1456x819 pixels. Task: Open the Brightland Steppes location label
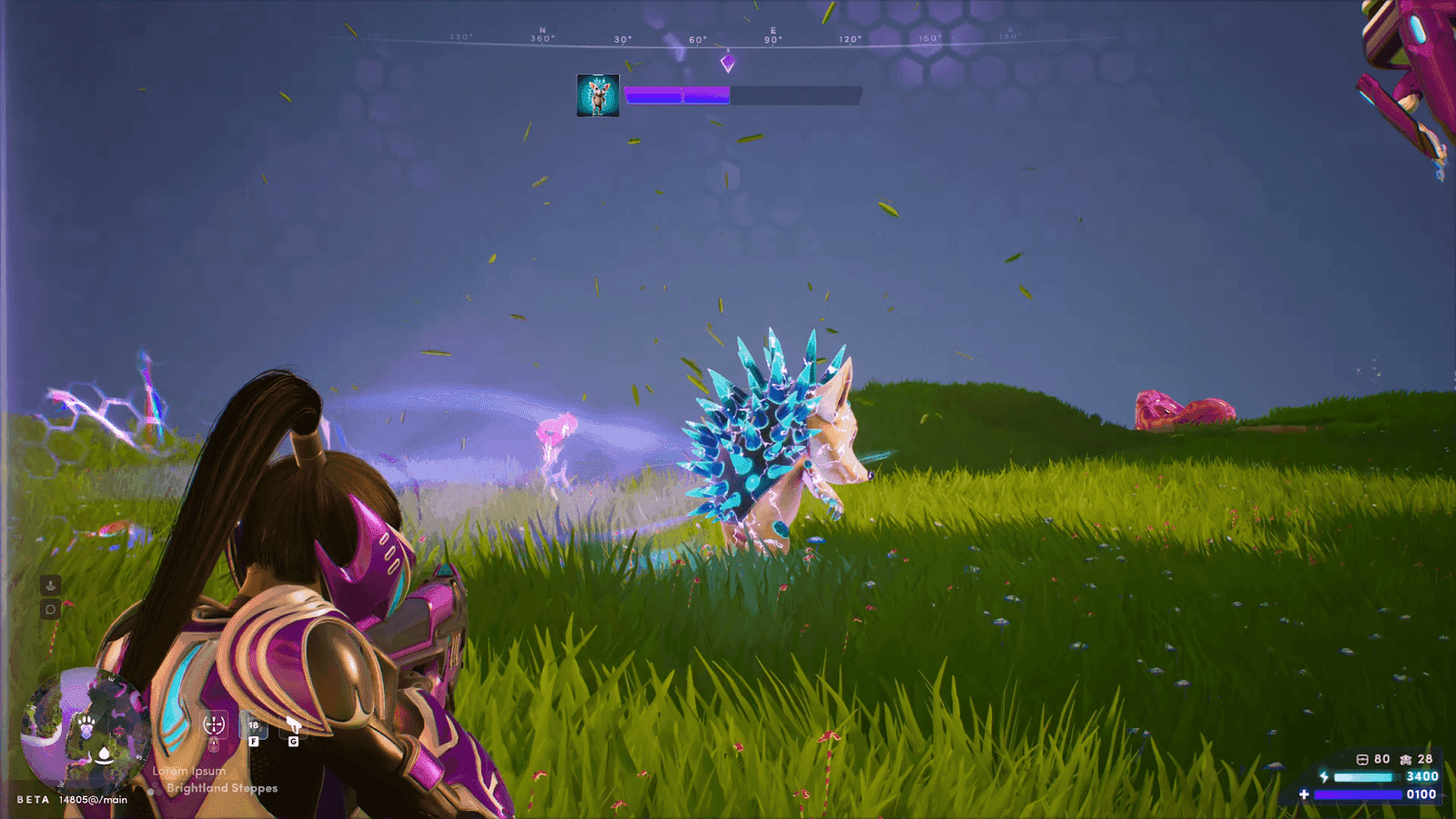click(x=223, y=788)
